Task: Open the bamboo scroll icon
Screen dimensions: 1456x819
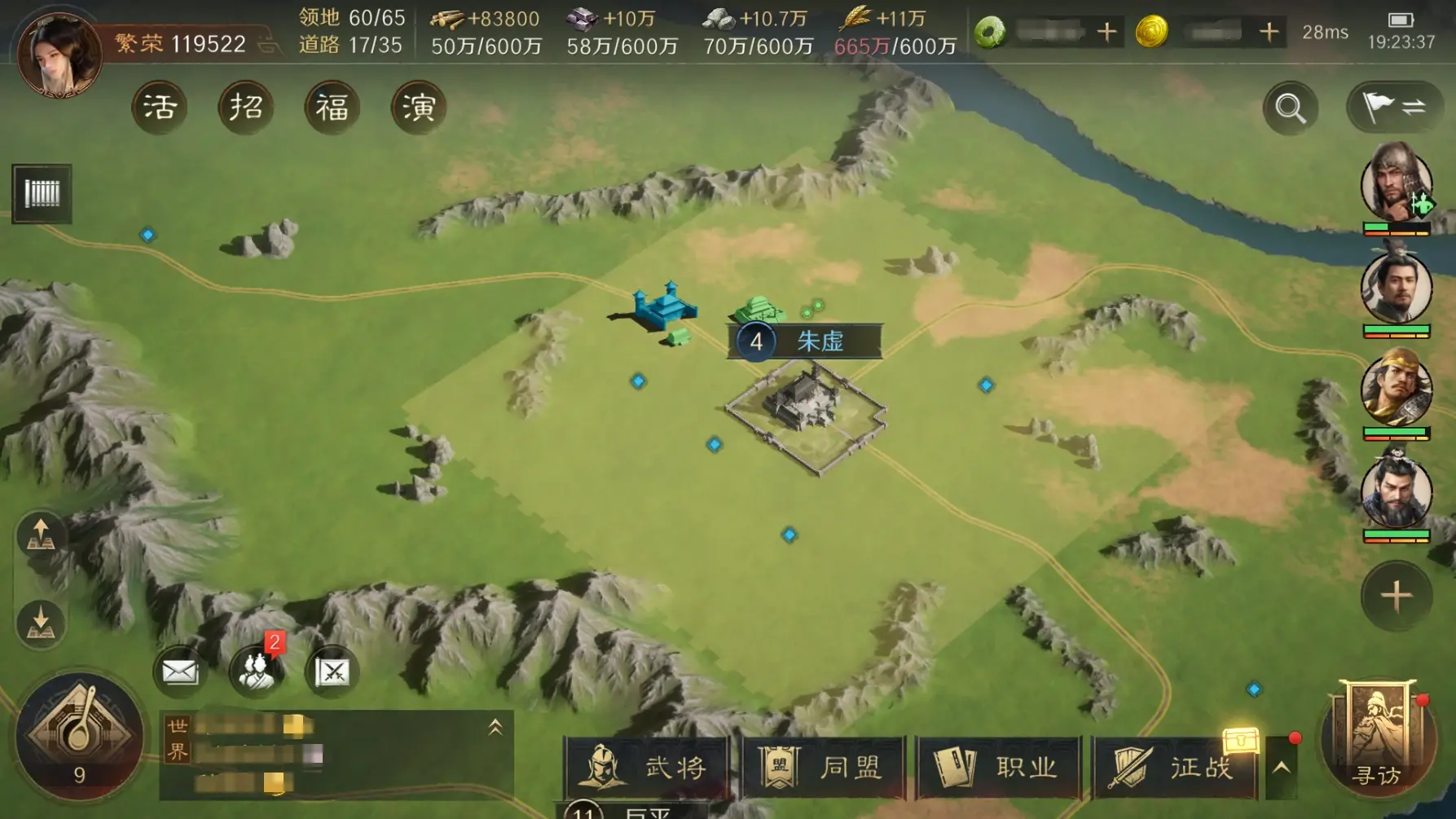Action: [42, 194]
